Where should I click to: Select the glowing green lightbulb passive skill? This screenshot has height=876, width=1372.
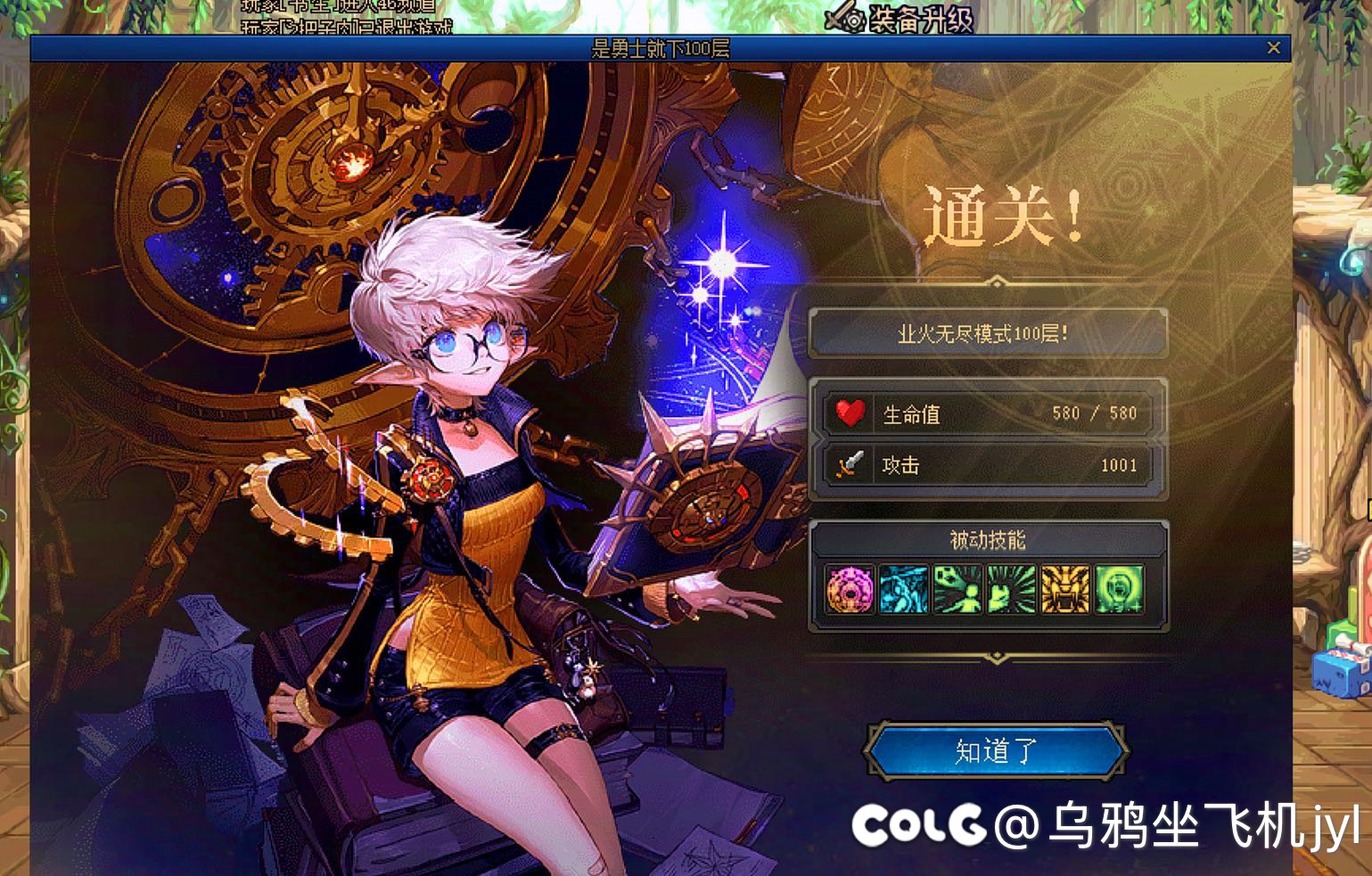click(x=1119, y=589)
